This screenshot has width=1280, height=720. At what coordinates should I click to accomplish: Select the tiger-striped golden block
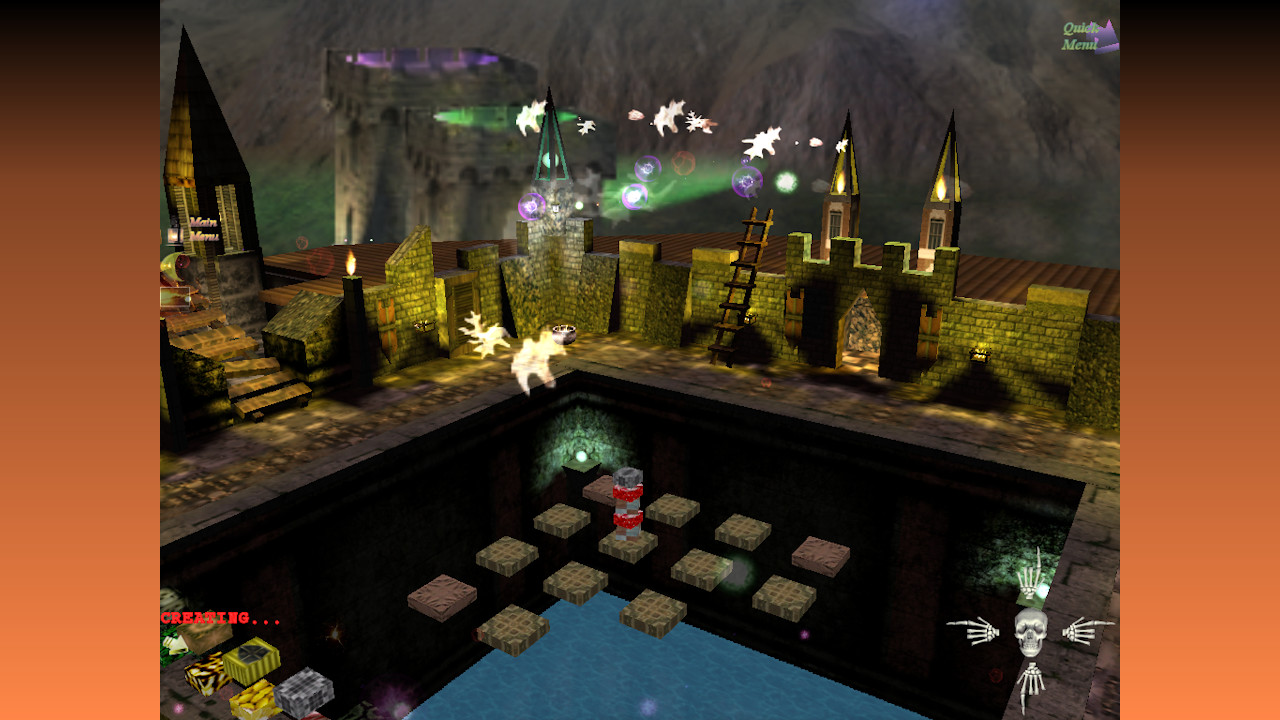click(x=207, y=677)
